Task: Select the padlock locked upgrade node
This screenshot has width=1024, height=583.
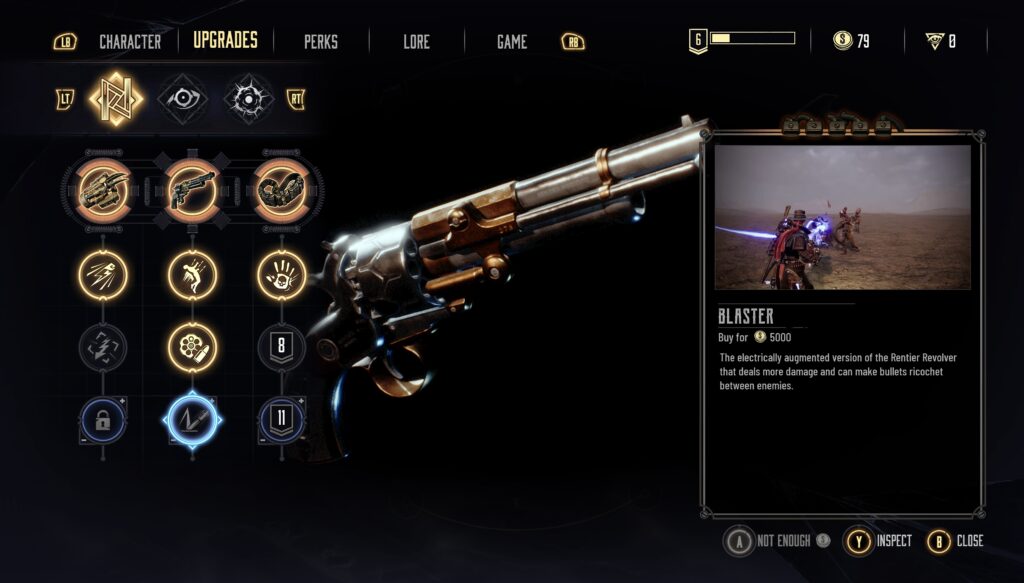Action: (x=103, y=421)
